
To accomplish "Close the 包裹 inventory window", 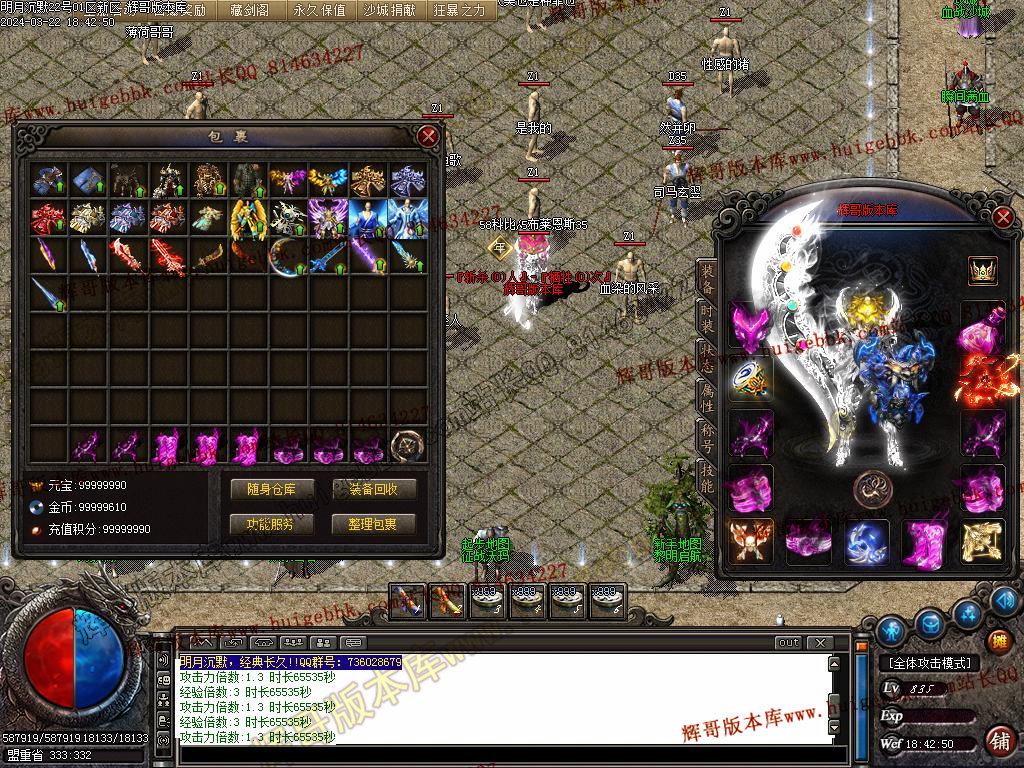I will point(428,136).
